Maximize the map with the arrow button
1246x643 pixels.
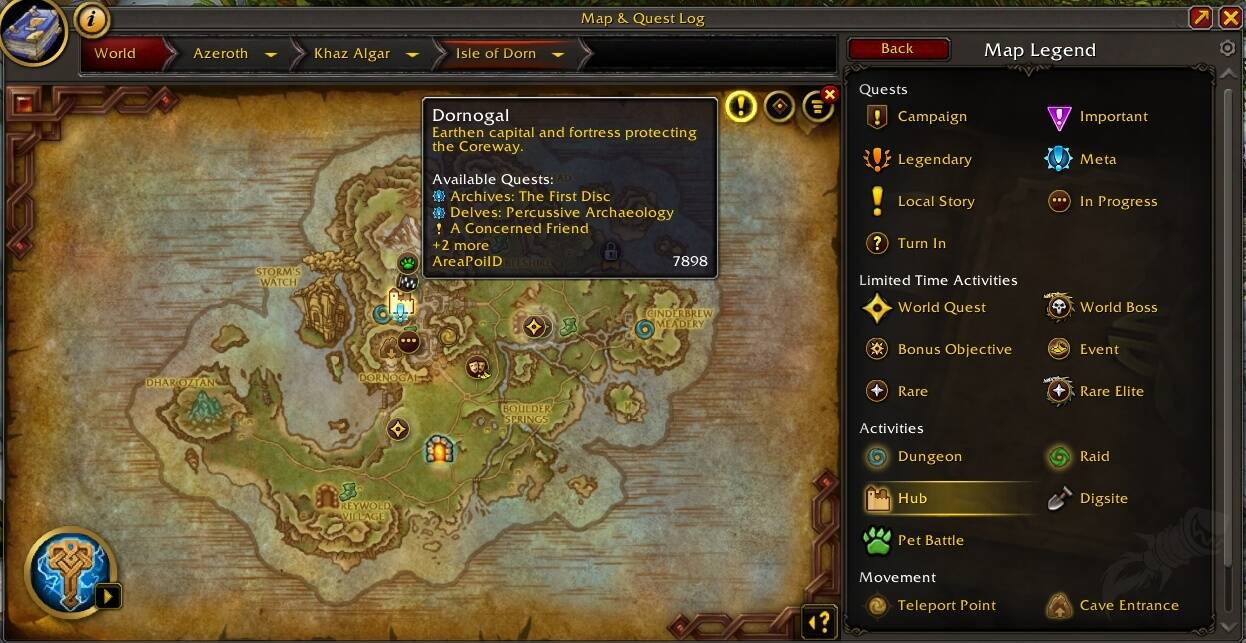coord(1201,18)
